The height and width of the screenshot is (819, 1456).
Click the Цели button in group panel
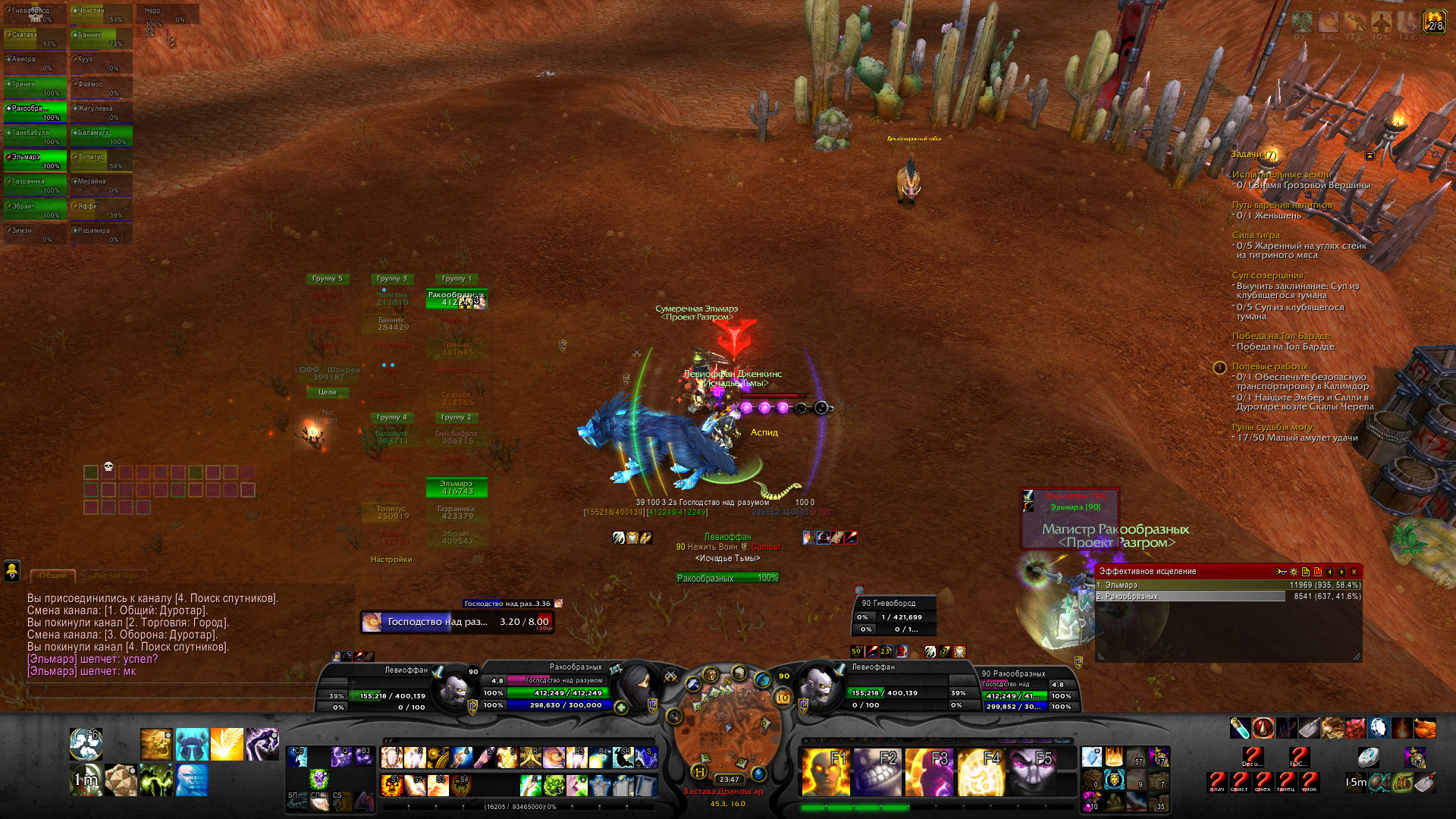pos(328,393)
